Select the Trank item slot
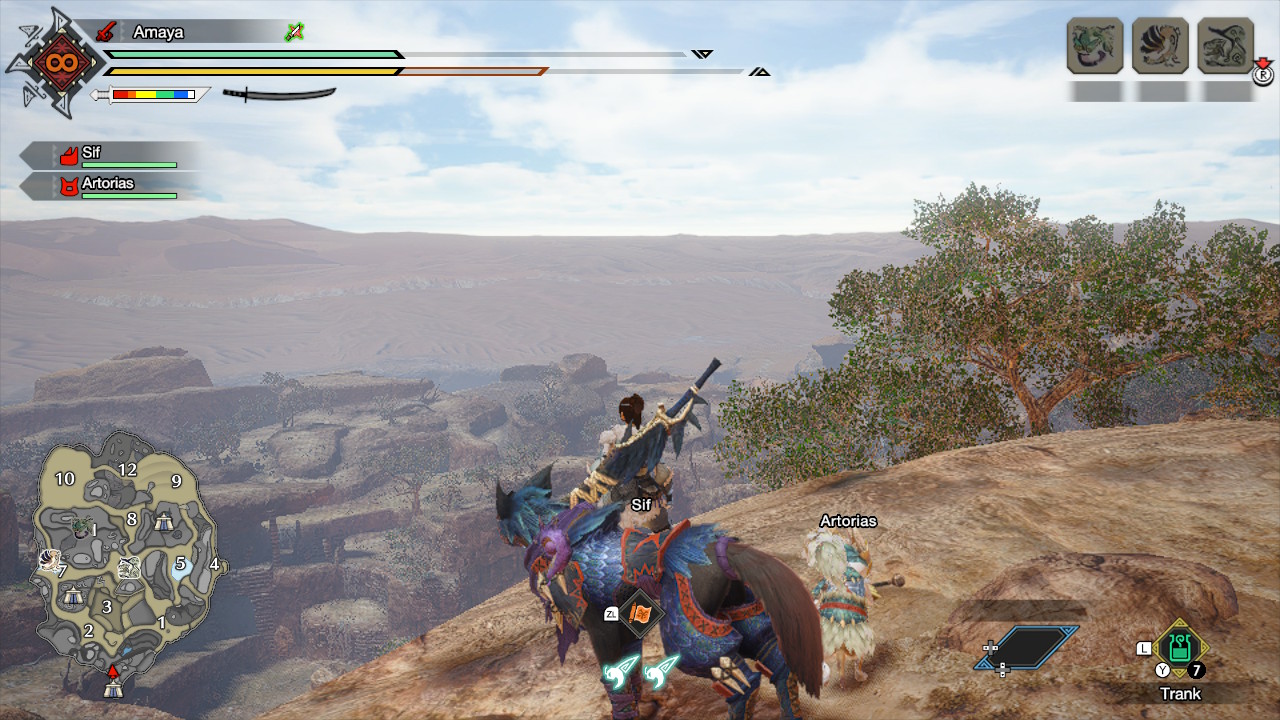This screenshot has height=720, width=1280. [1180, 650]
